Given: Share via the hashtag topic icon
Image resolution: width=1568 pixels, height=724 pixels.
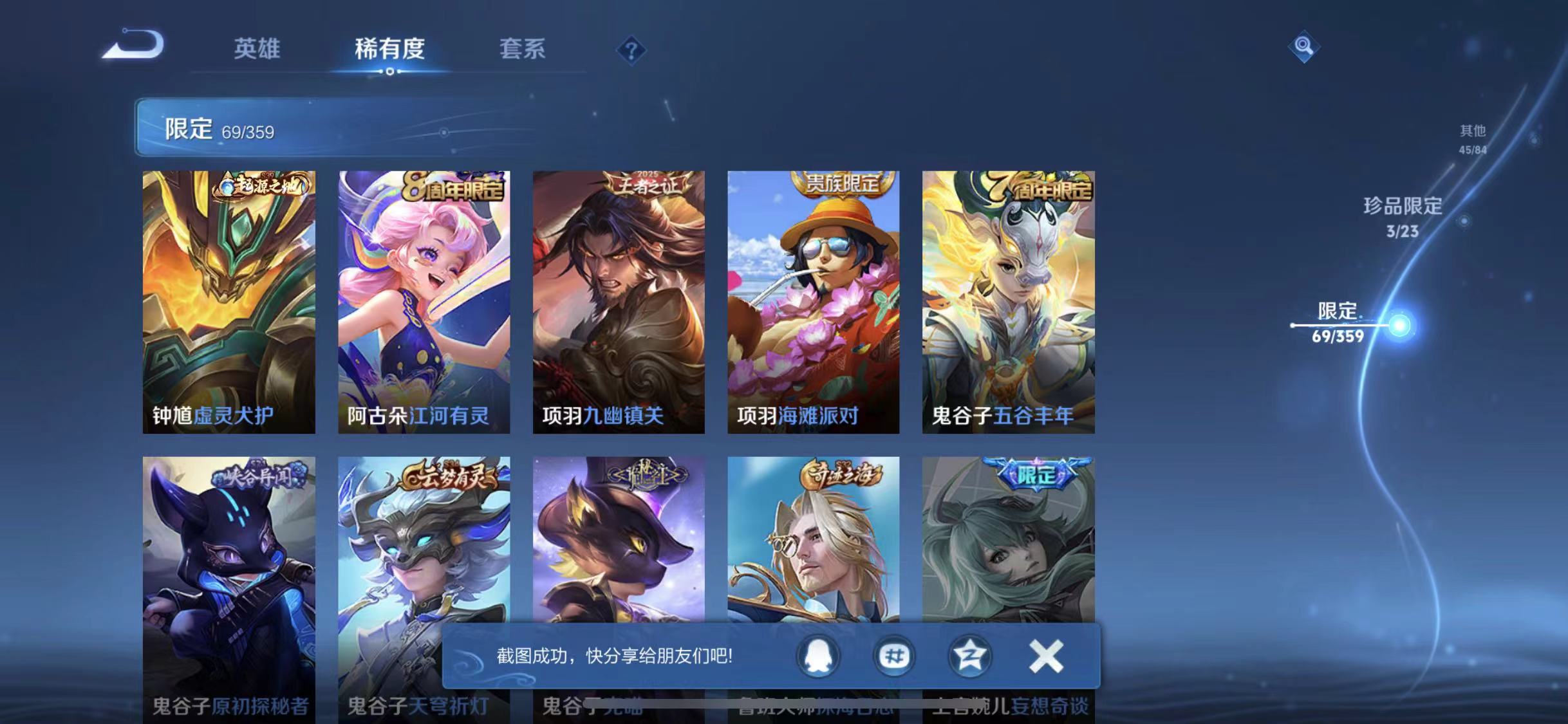Looking at the screenshot, I should pyautogui.click(x=894, y=657).
